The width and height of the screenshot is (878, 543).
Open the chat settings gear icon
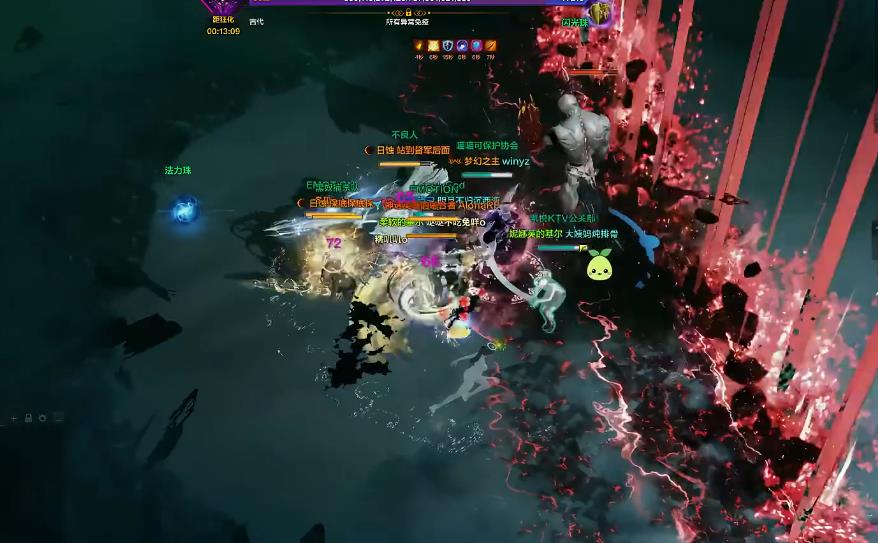42,418
